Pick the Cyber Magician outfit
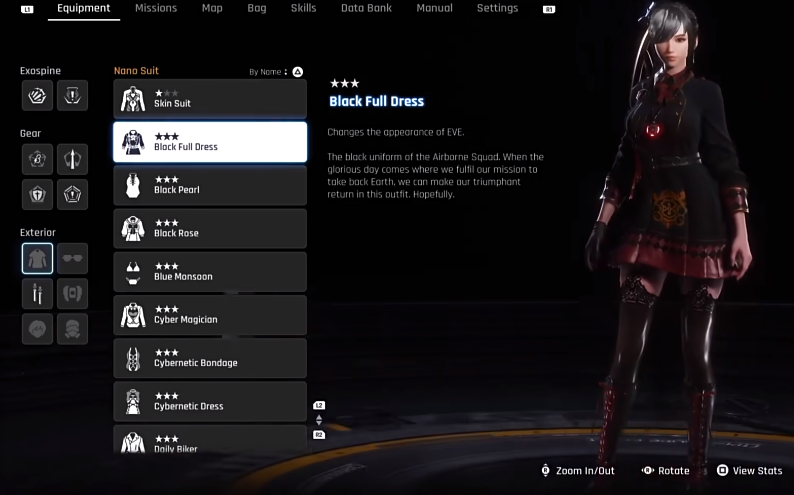794x495 pixels. [x=210, y=315]
